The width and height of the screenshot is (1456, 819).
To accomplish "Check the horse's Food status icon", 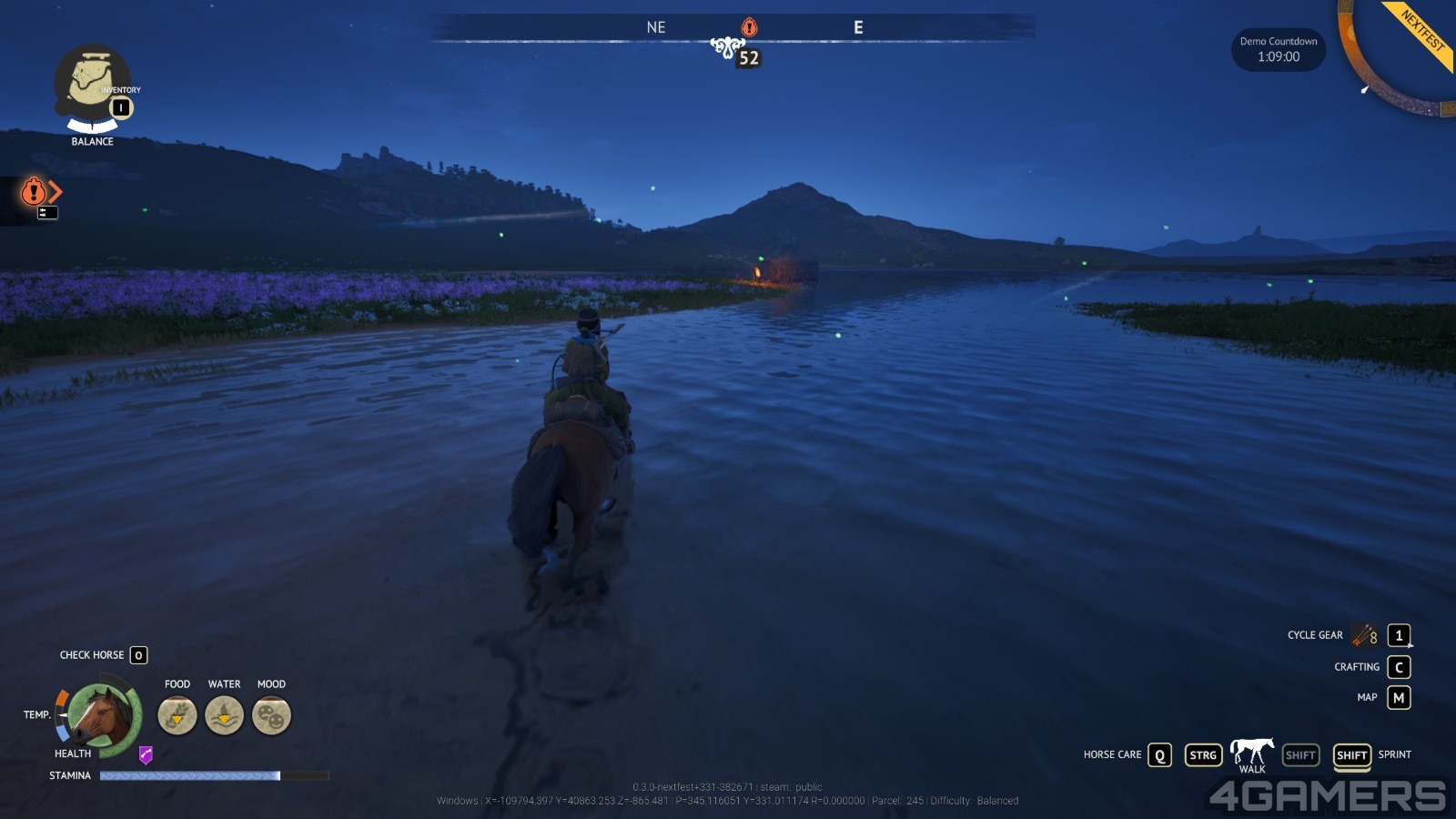I will [177, 715].
